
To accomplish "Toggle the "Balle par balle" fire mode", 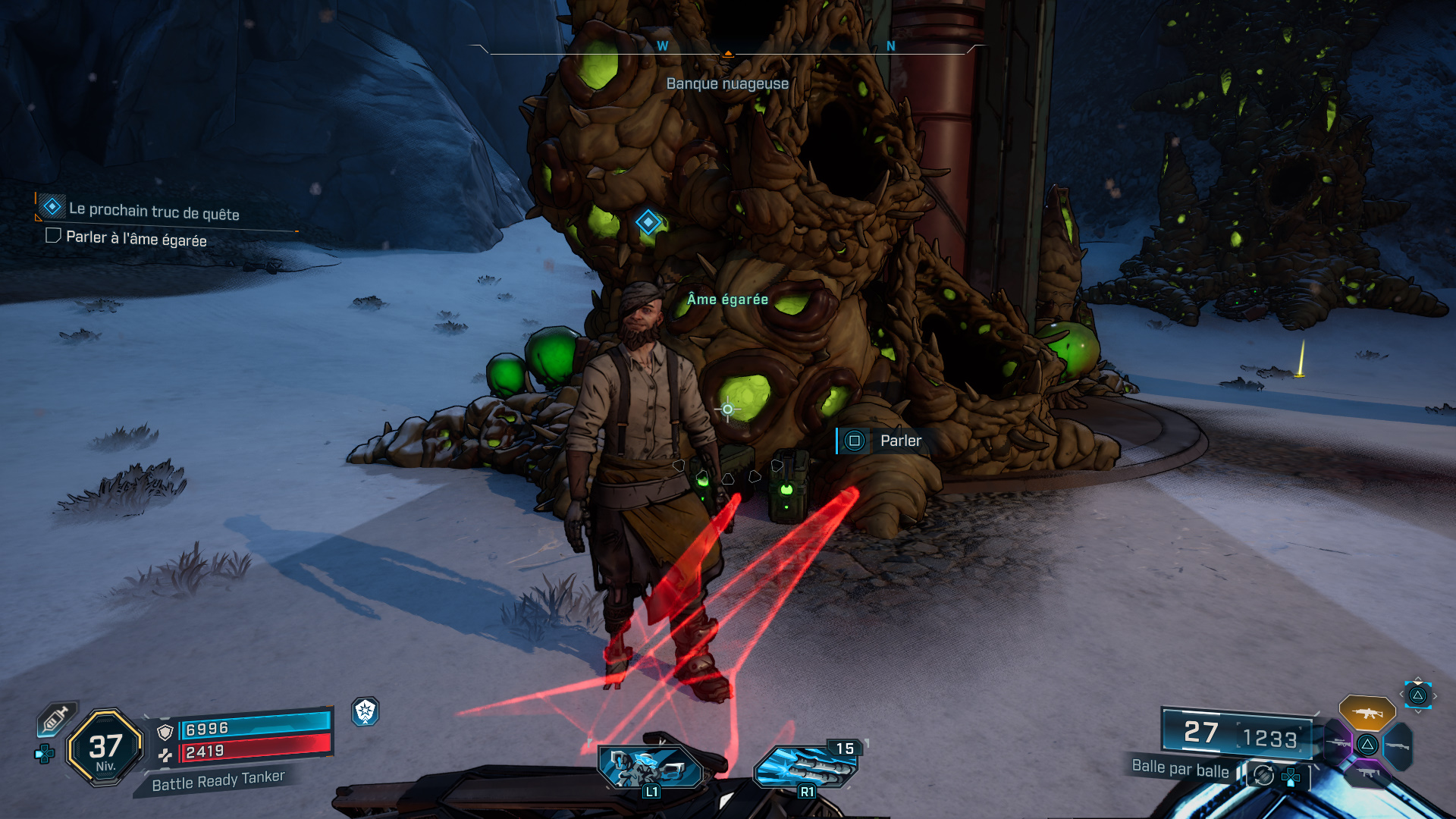I will click(x=1180, y=768).
